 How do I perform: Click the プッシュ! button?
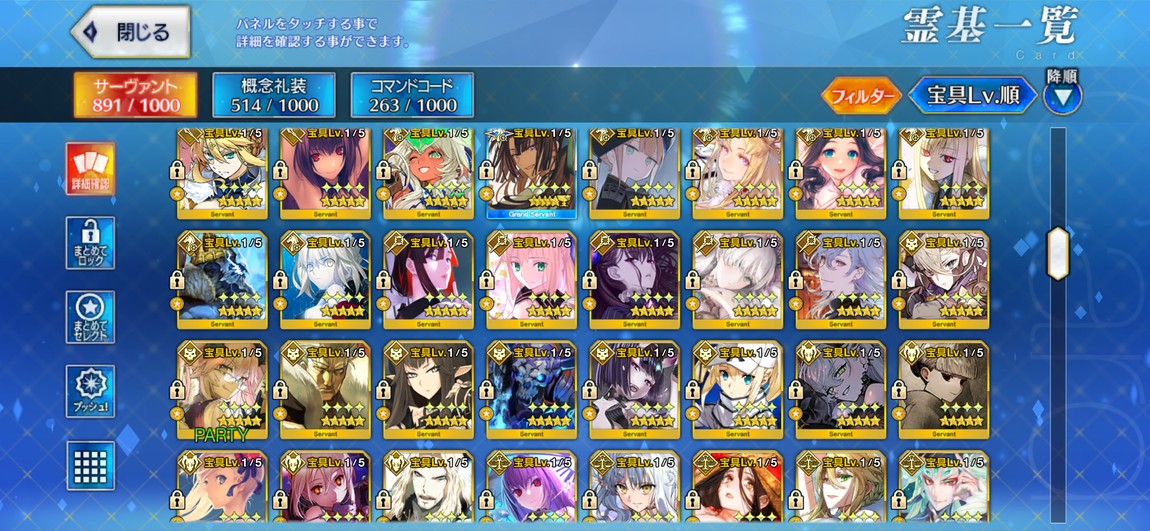(90, 392)
